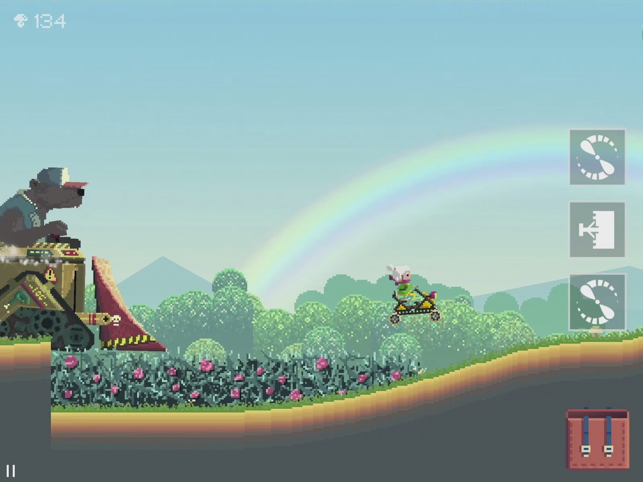Activate the middle vehicle part button
This screenshot has width=643, height=482.
[597, 230]
